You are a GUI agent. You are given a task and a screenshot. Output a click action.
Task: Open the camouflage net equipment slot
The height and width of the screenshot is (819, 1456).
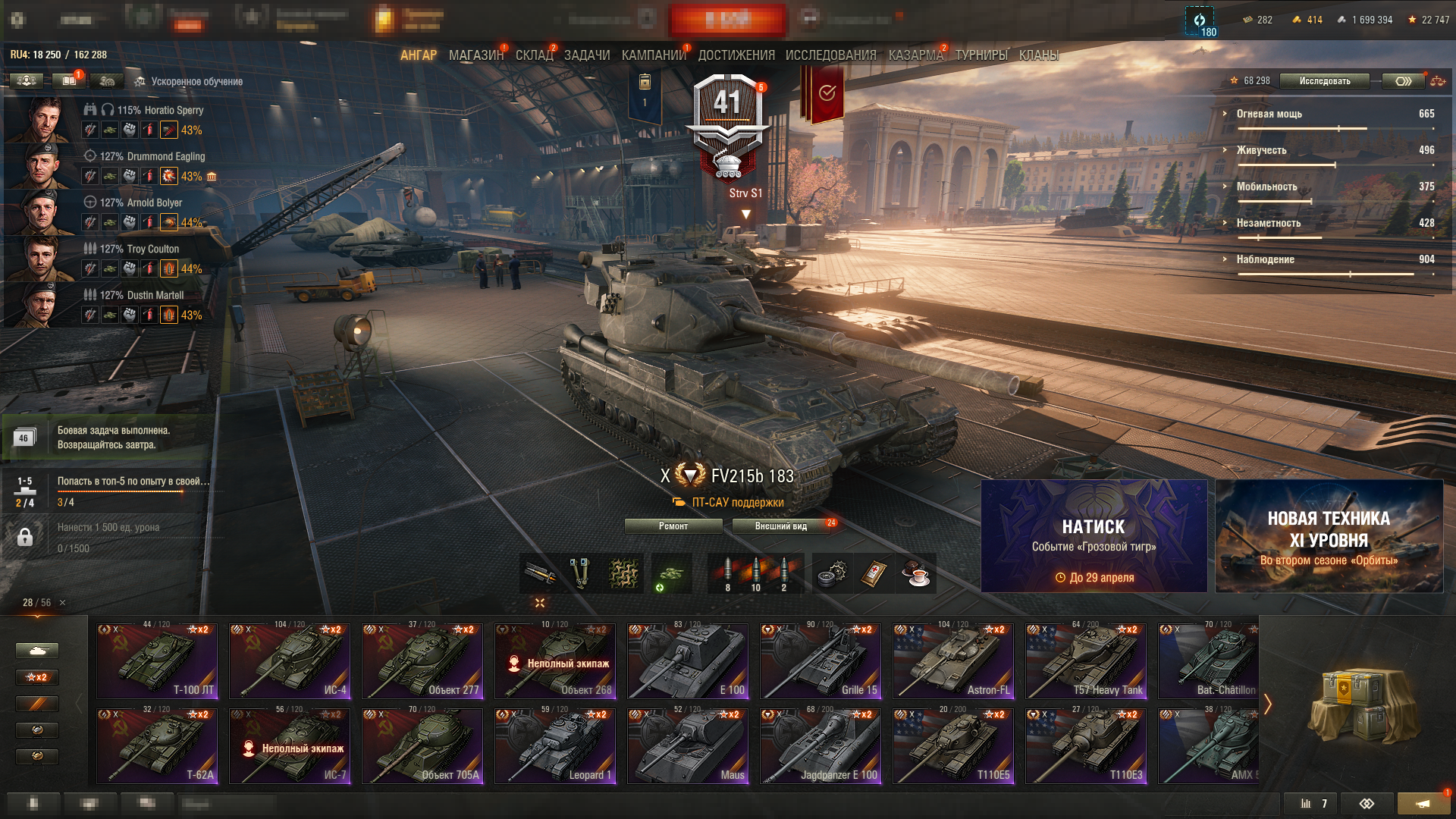click(x=624, y=574)
